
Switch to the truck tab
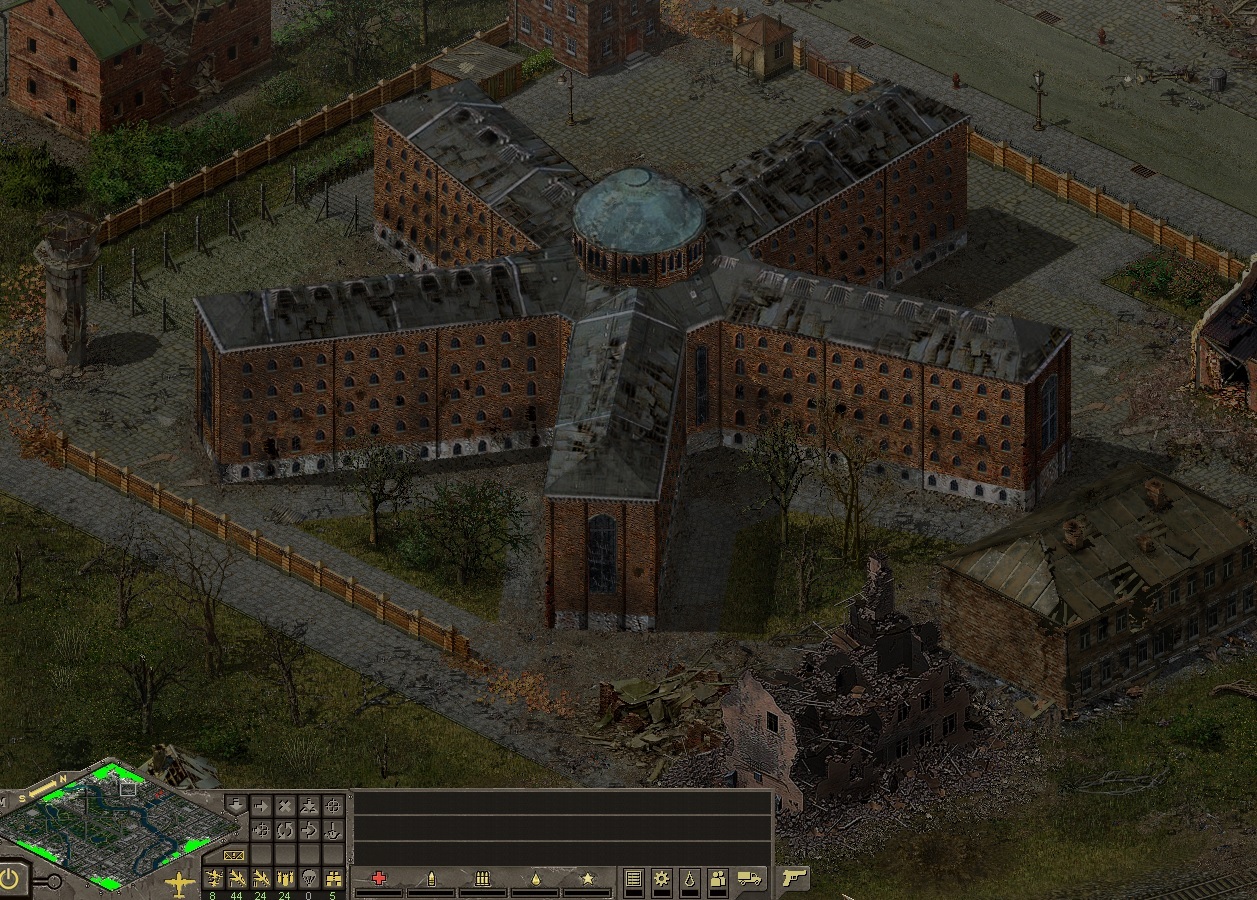pos(750,879)
